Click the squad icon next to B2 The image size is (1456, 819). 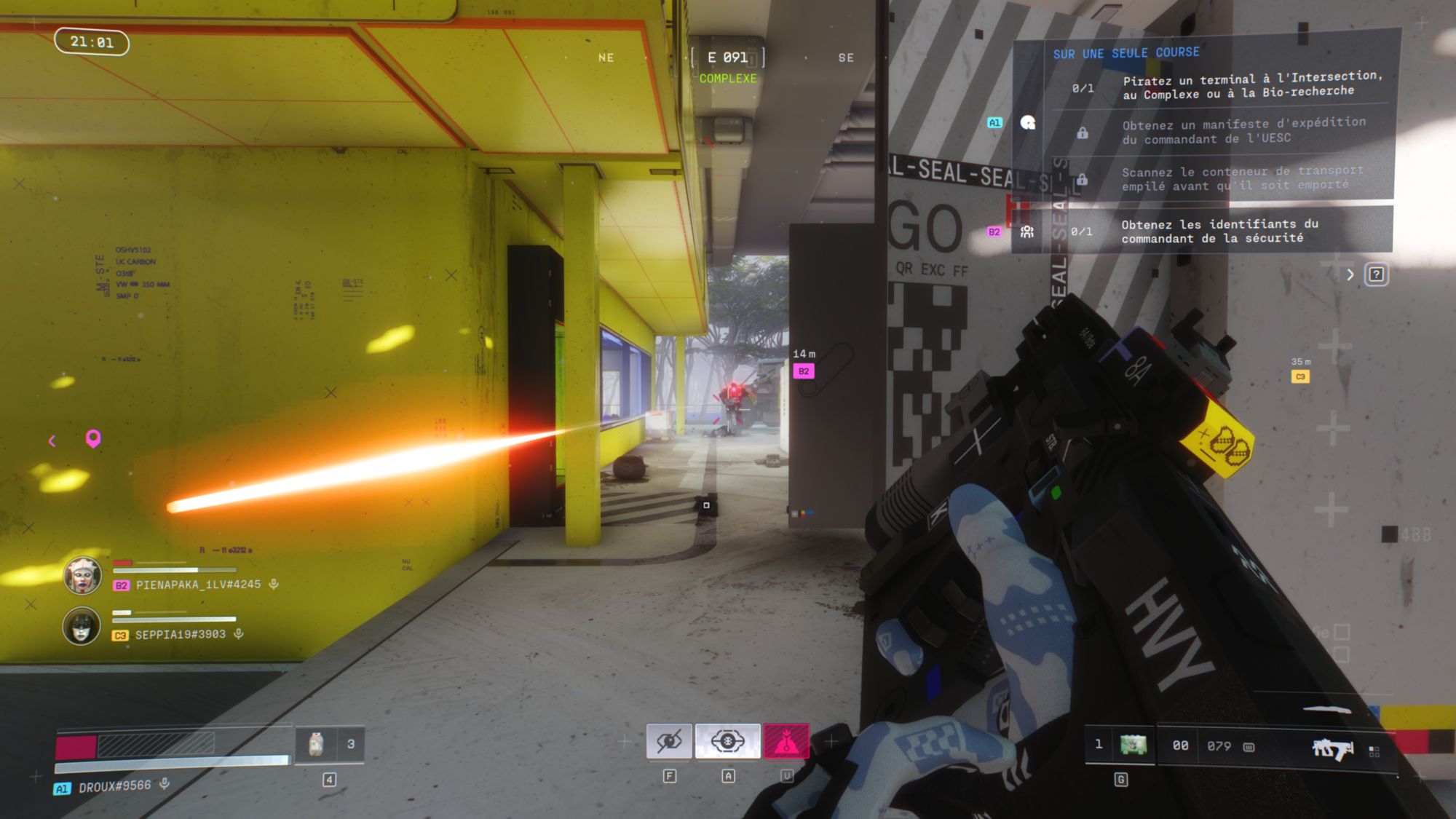(x=1027, y=232)
